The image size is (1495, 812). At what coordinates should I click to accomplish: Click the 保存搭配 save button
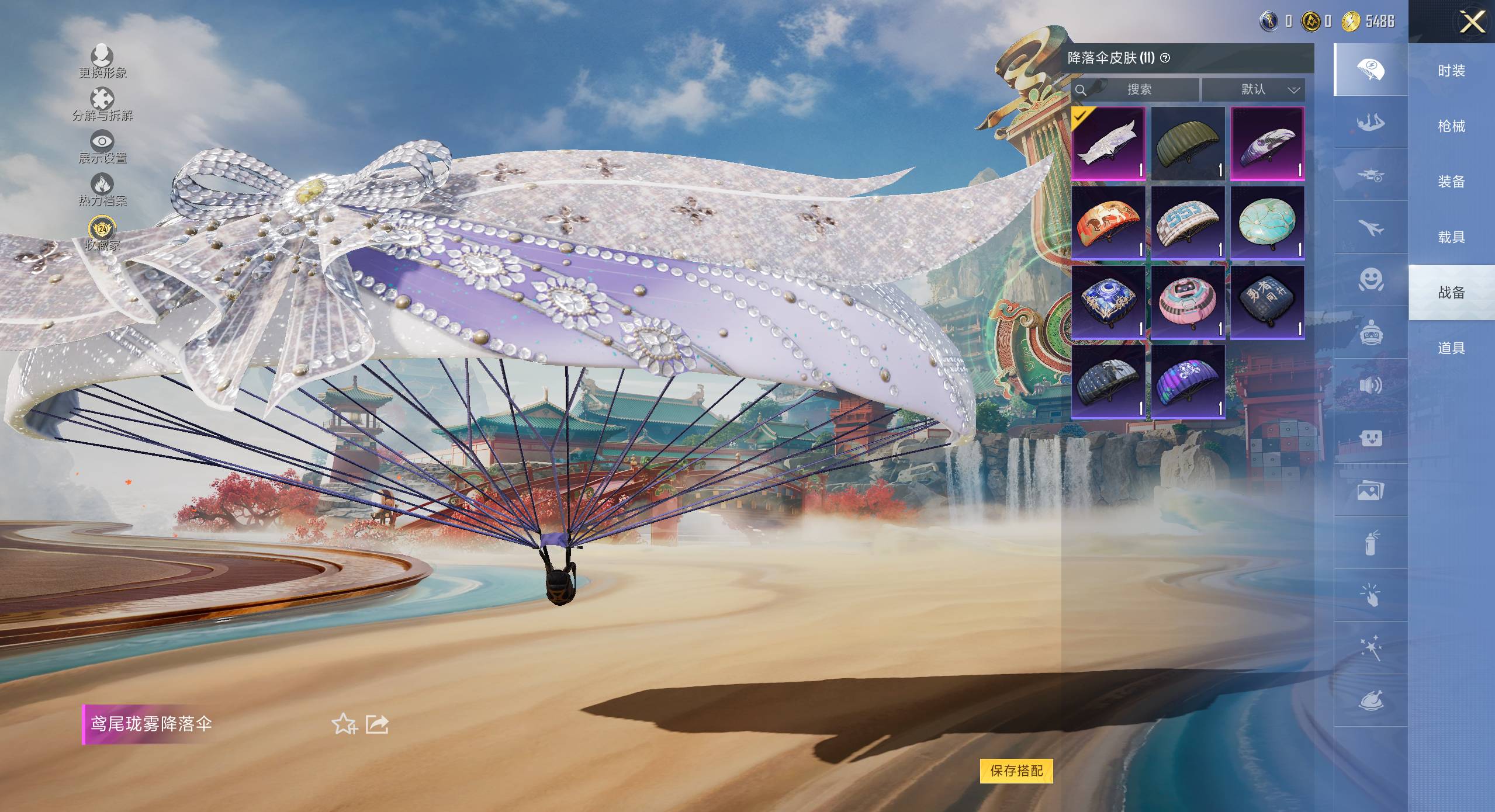[x=1016, y=771]
